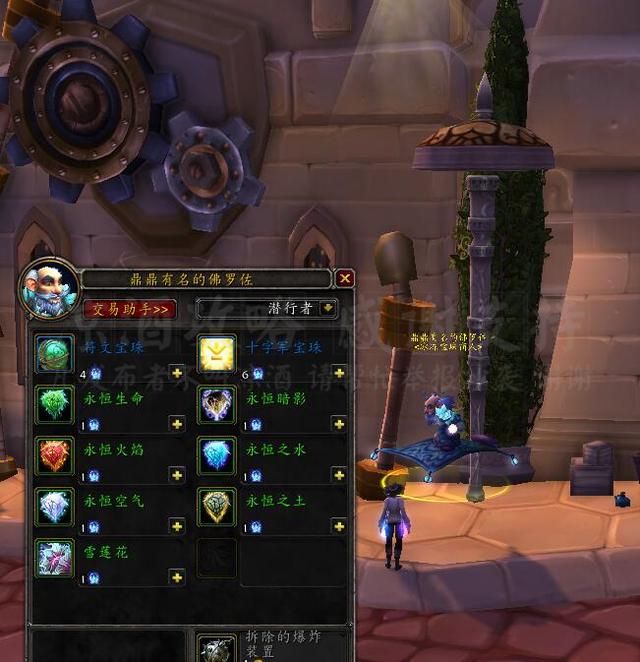Select the 永恒之土 item icon
This screenshot has height=662, width=640.
(217, 507)
